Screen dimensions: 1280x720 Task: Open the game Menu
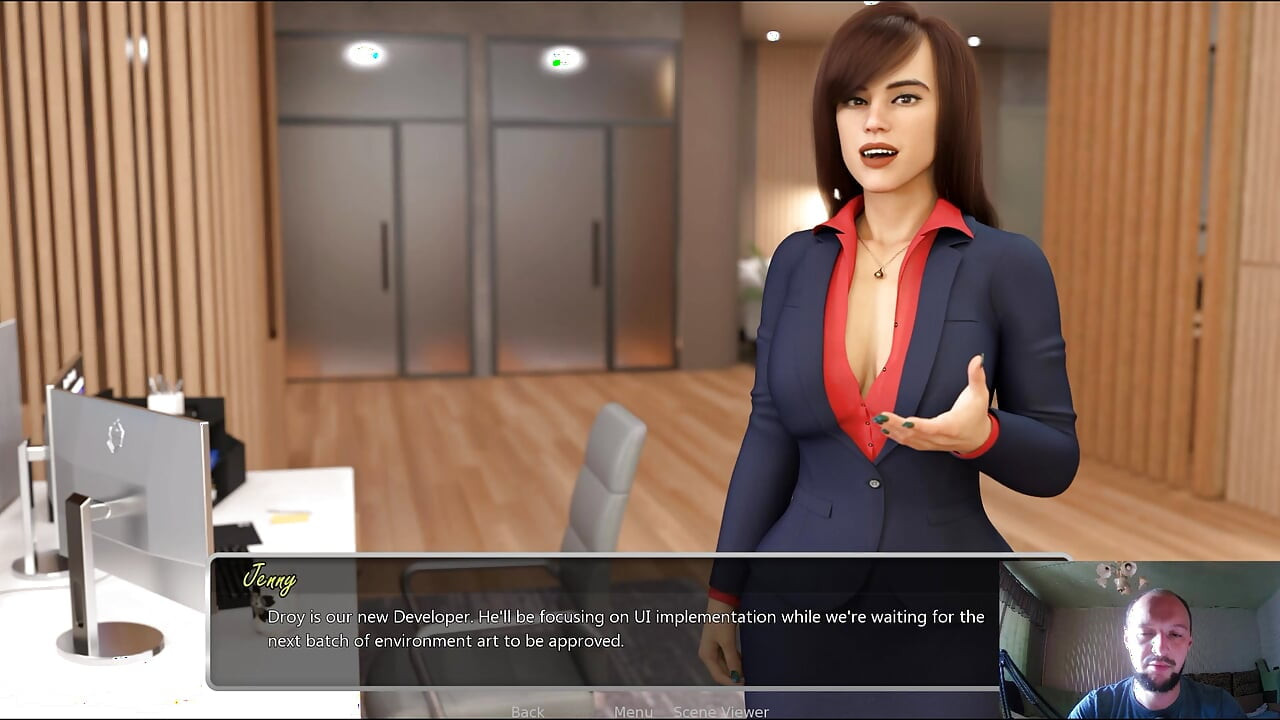click(632, 712)
